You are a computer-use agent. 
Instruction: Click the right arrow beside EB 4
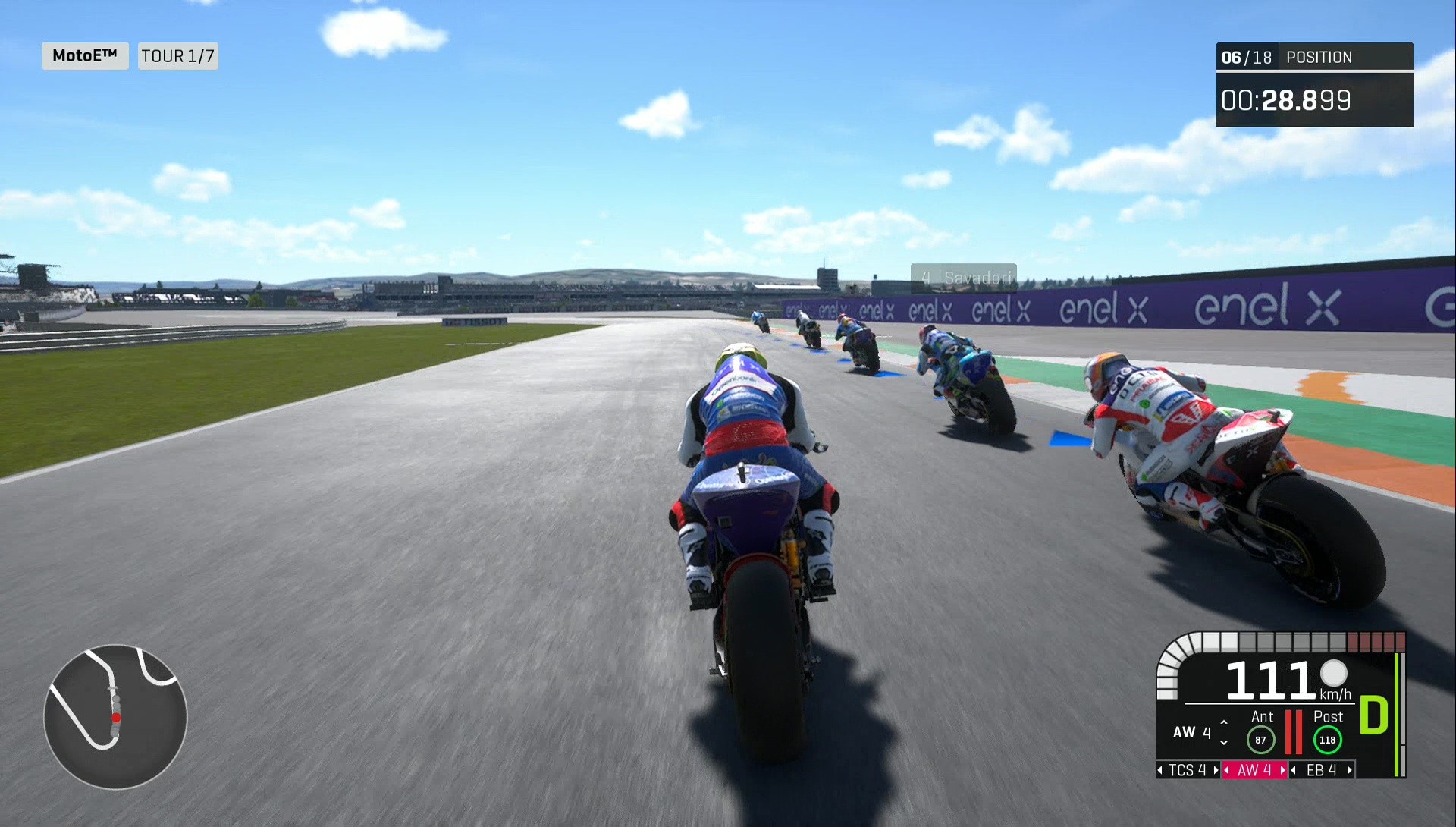coord(1349,770)
